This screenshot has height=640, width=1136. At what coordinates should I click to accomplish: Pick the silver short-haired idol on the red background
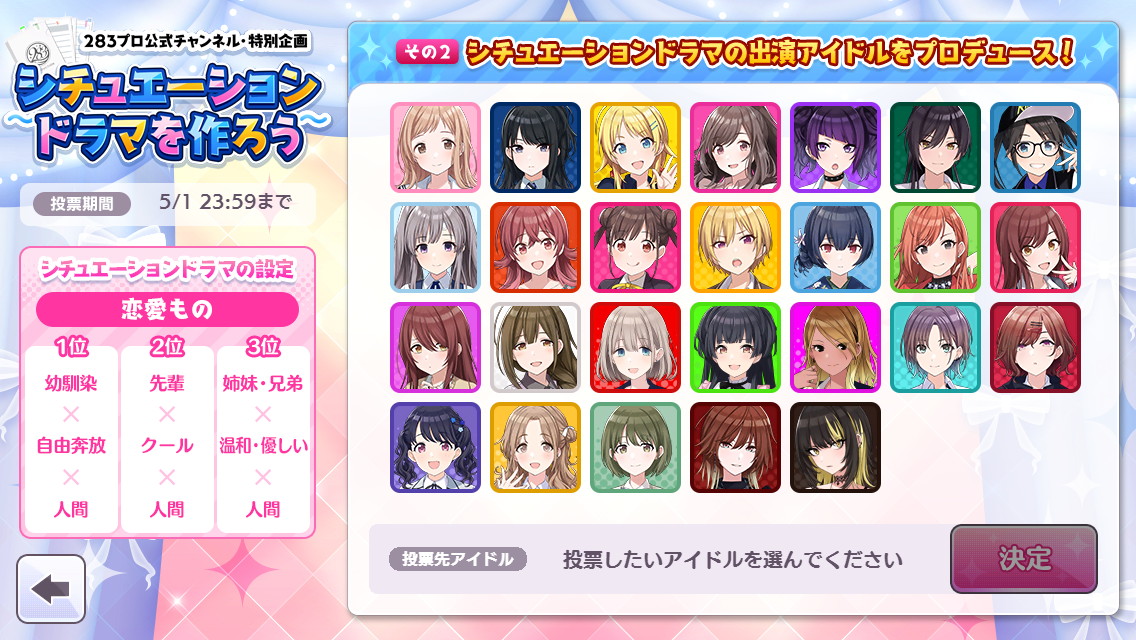click(x=635, y=347)
